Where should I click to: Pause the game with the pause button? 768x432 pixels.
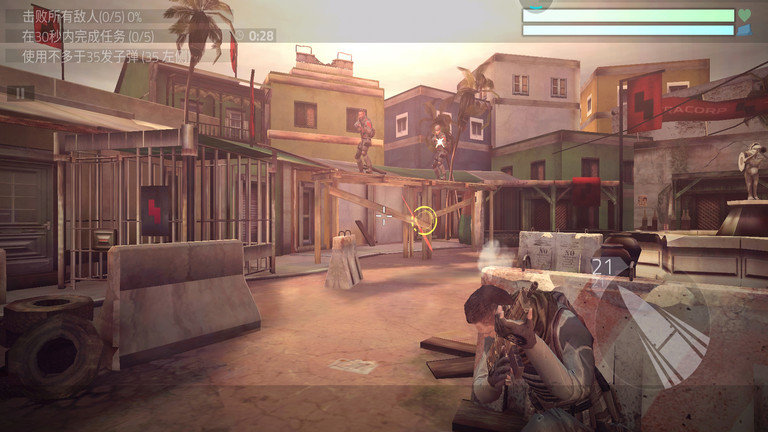(x=20, y=92)
